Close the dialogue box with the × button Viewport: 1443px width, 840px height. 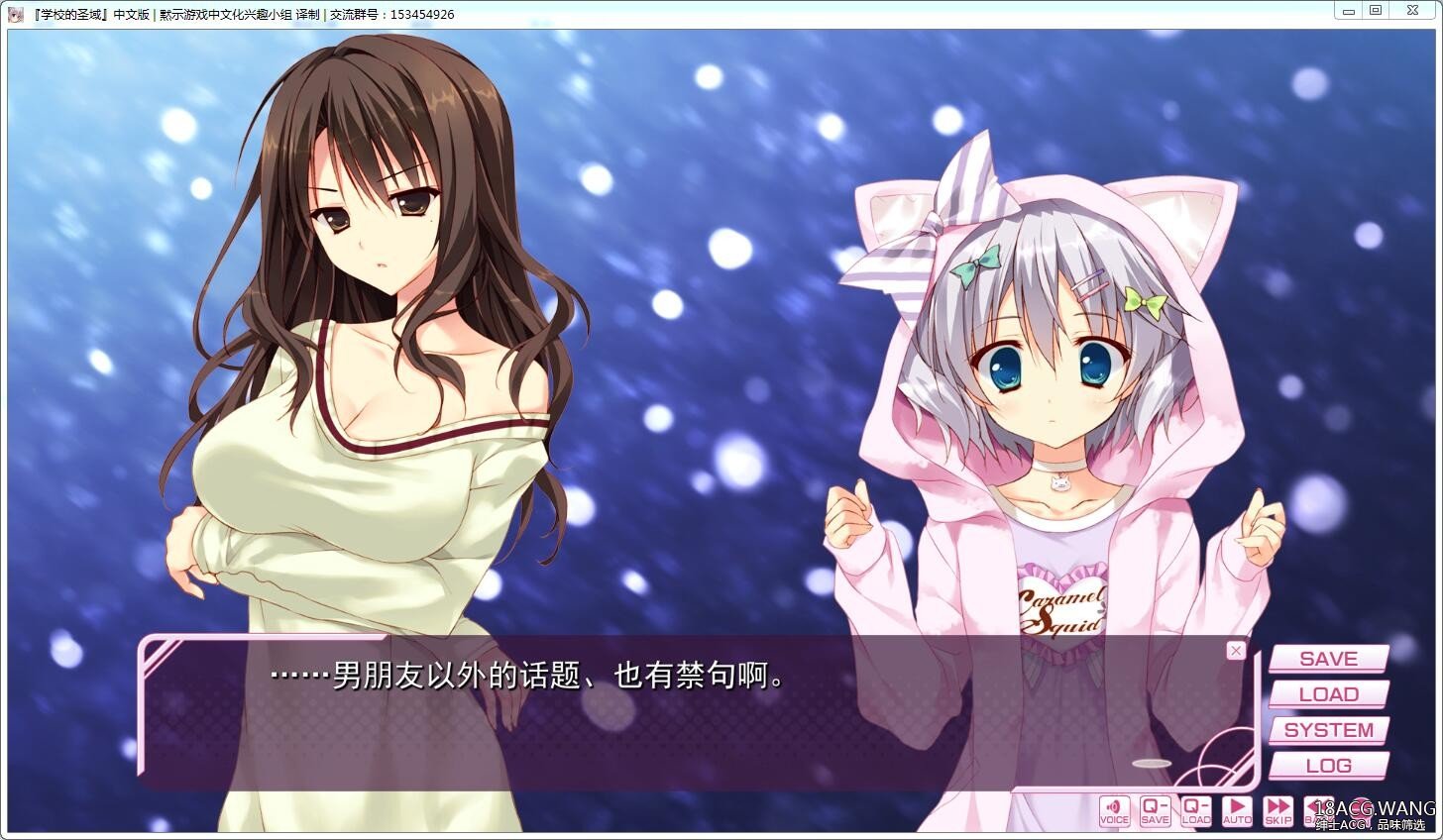coord(1236,650)
